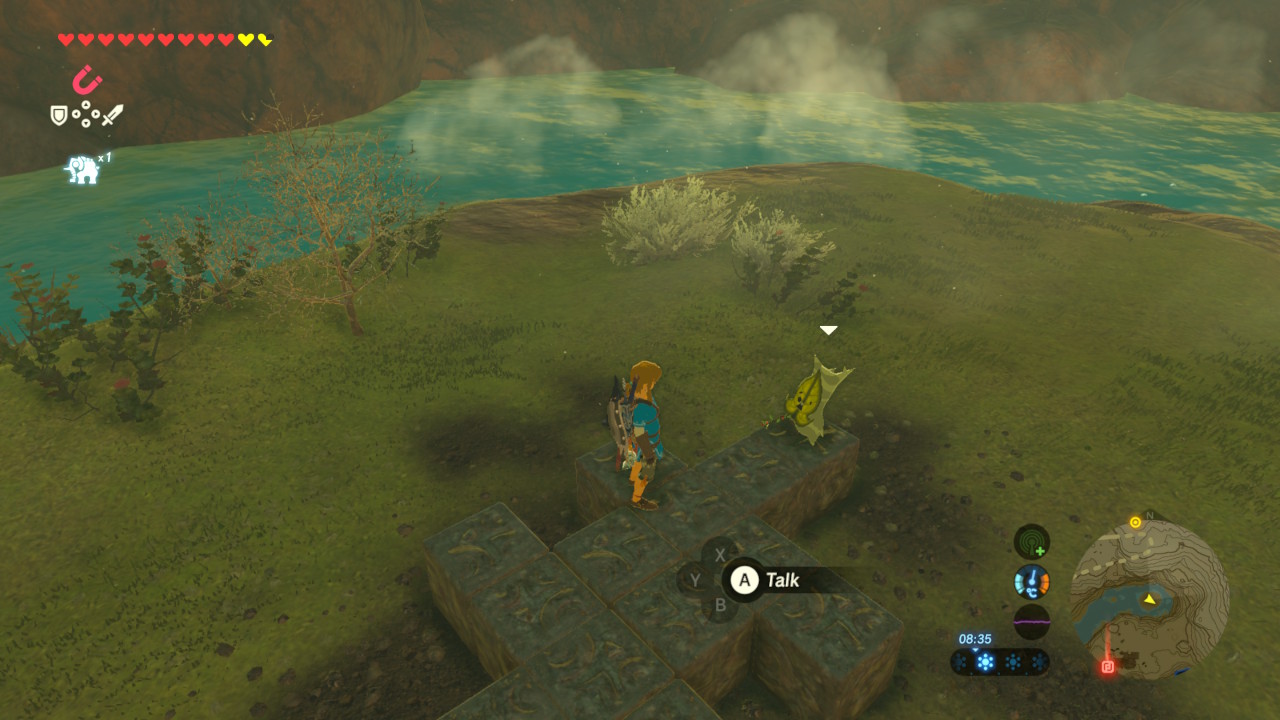Choose the sword quick-select icon
Image resolution: width=1280 pixels, height=720 pixels.
(112, 115)
